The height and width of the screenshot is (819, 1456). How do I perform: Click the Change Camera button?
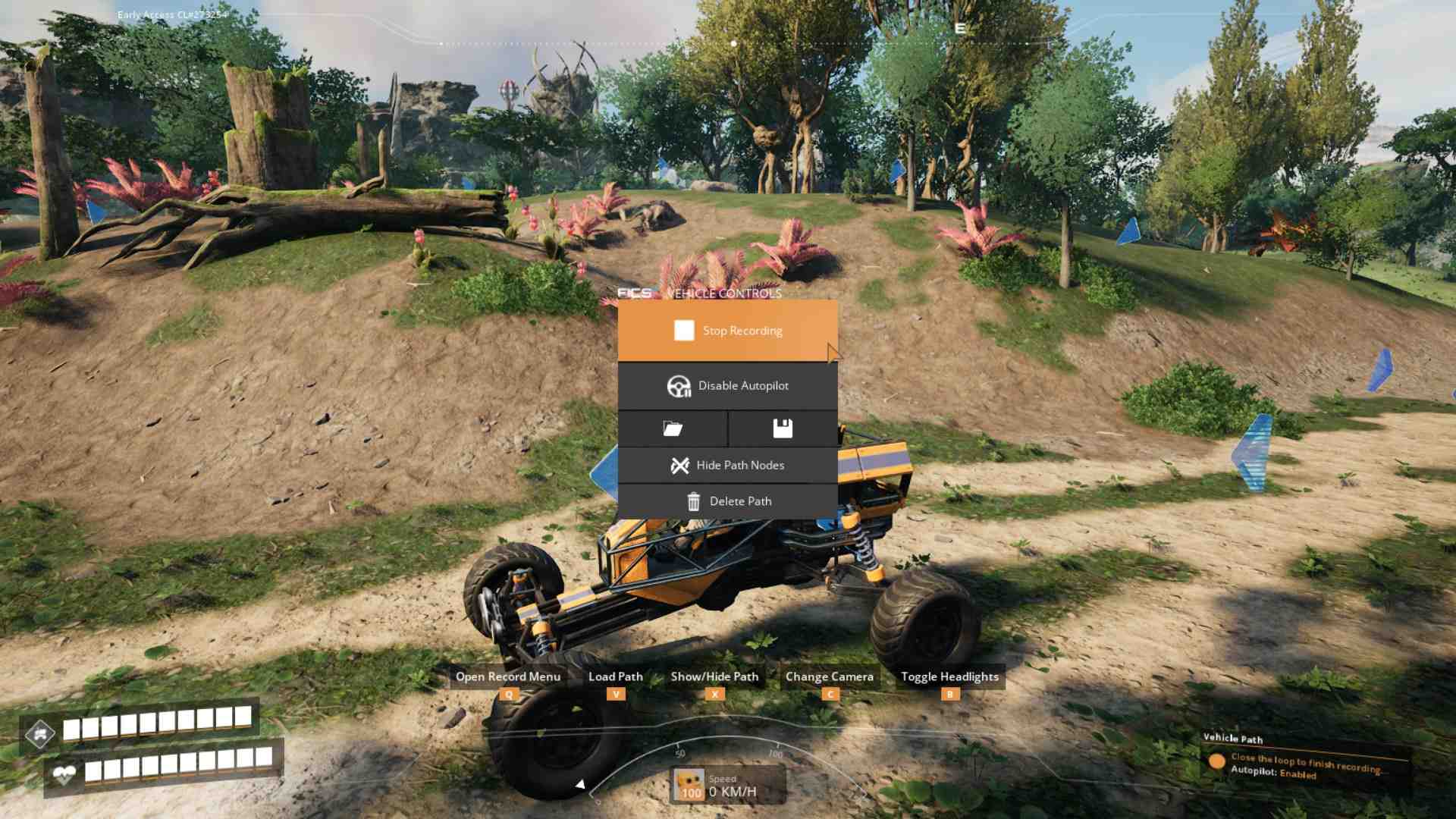[x=830, y=676]
